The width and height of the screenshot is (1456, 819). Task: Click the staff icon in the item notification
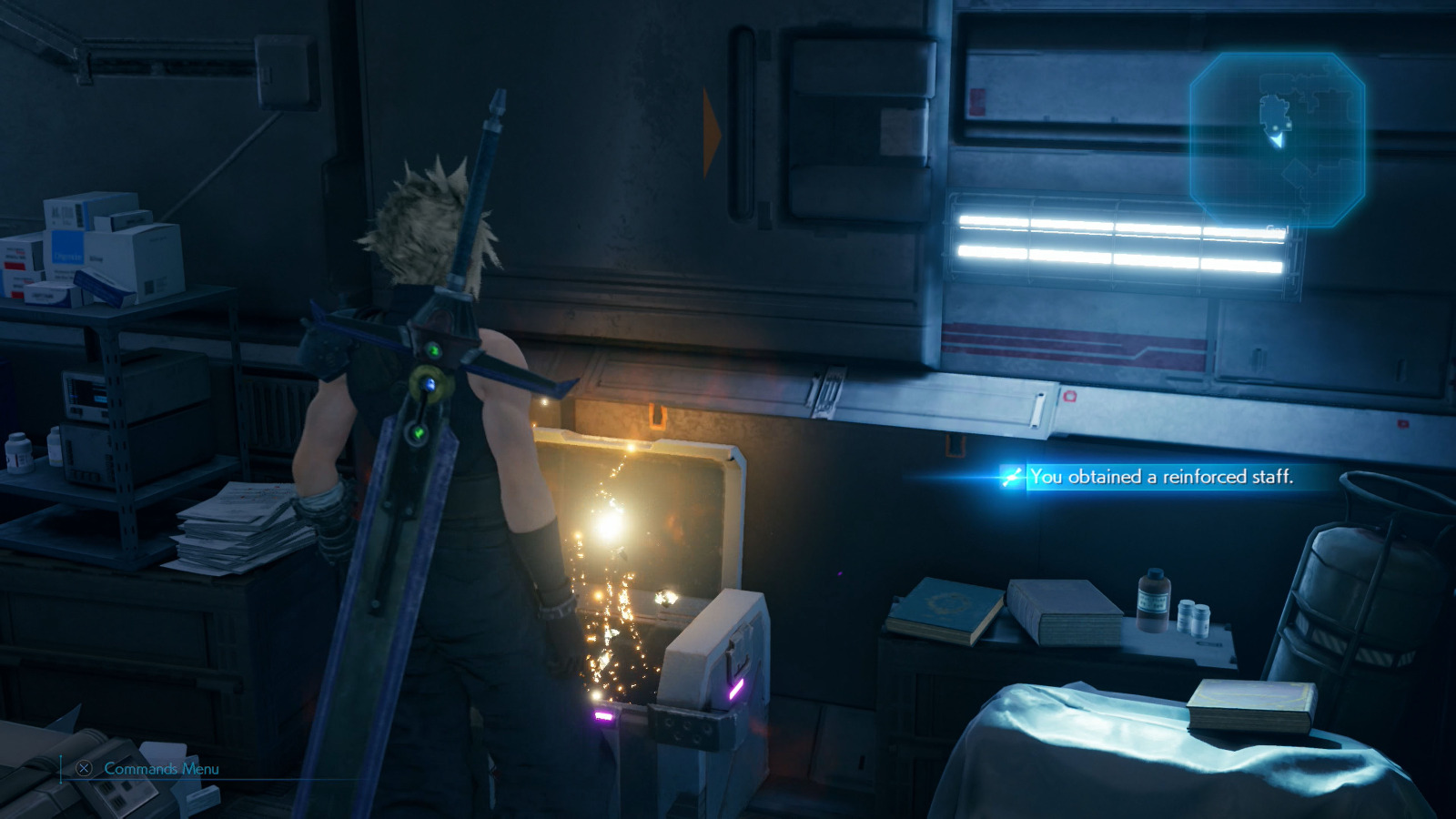tap(1013, 474)
